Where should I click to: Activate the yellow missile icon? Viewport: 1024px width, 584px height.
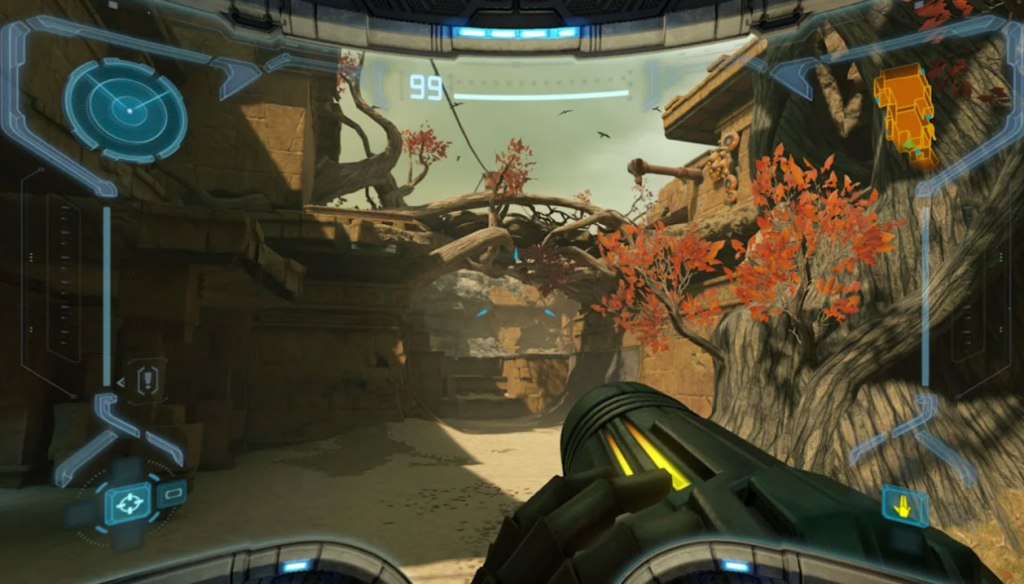(x=905, y=506)
